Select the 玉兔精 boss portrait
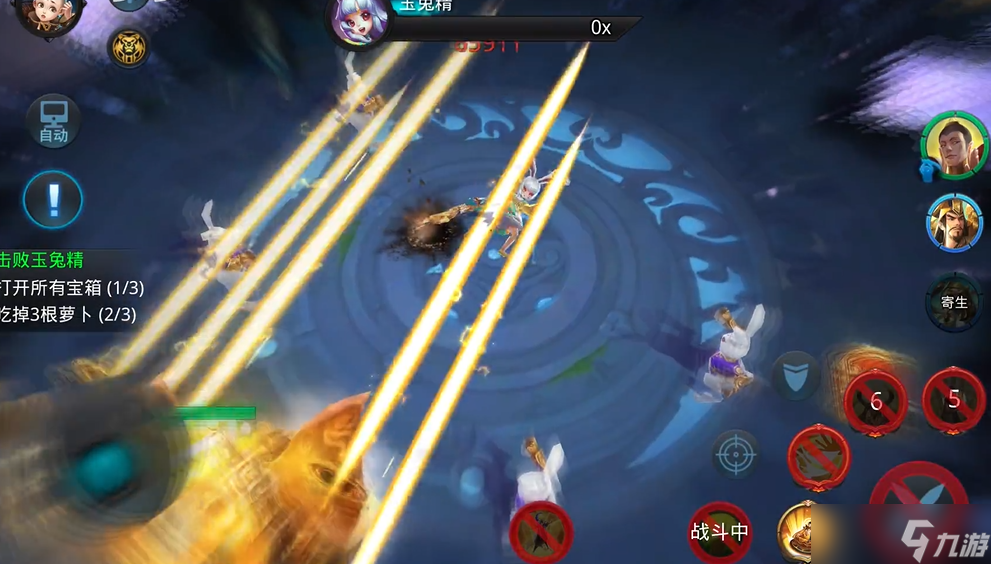This screenshot has width=991, height=564. click(x=357, y=22)
